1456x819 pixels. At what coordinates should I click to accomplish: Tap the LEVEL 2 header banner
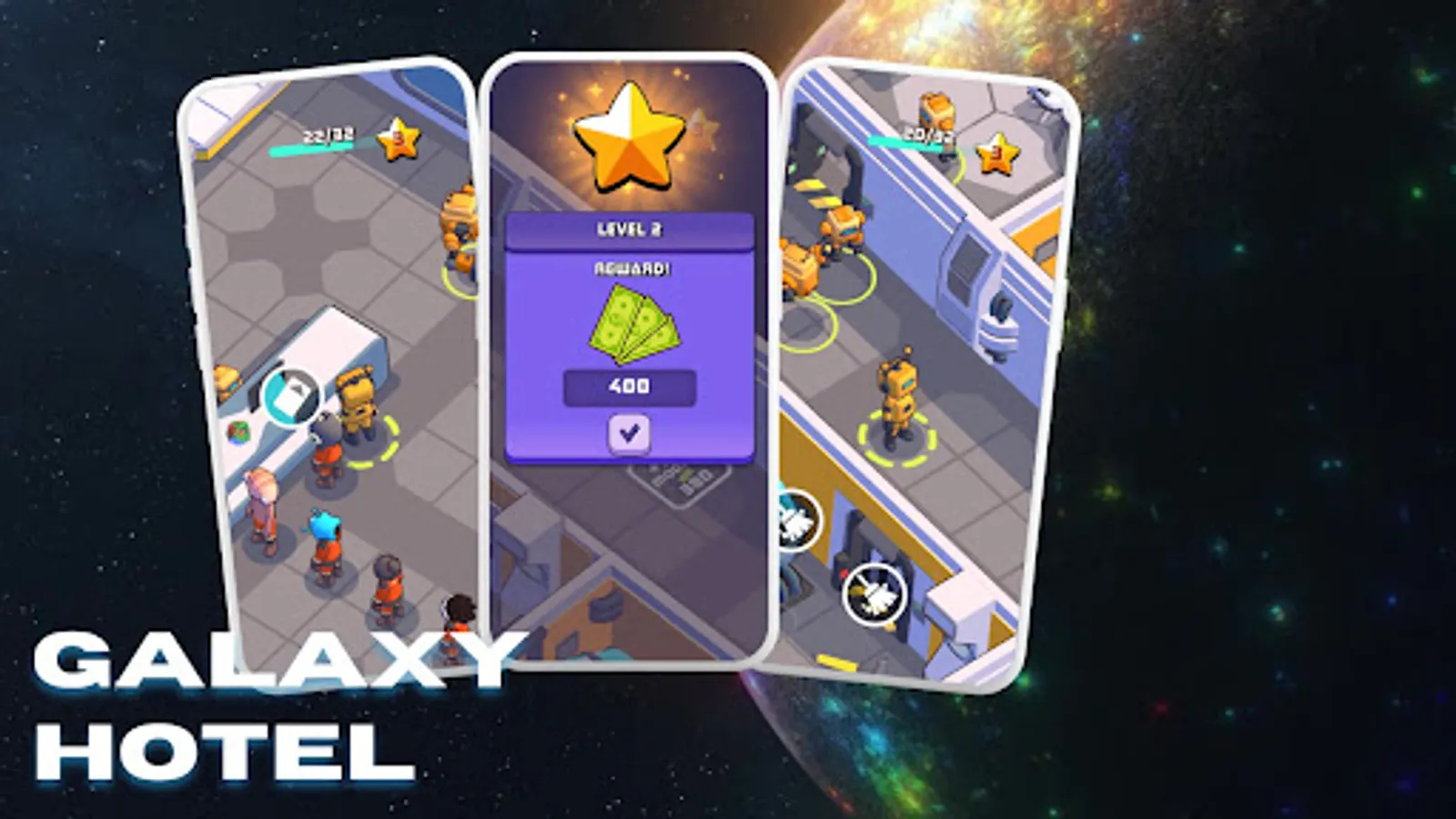632,229
